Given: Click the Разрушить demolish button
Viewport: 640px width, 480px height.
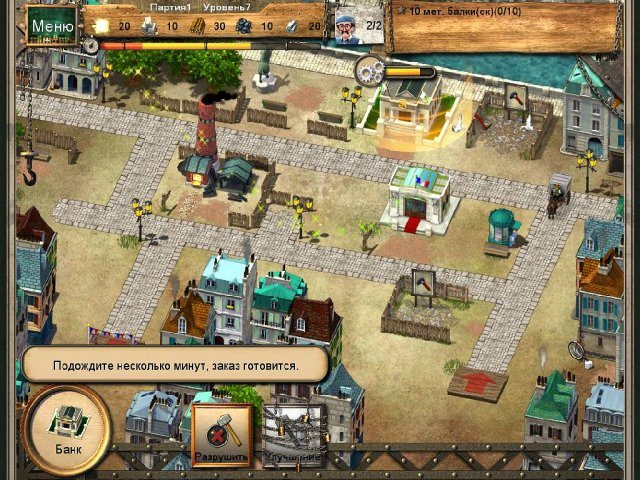Looking at the screenshot, I should point(222,436).
